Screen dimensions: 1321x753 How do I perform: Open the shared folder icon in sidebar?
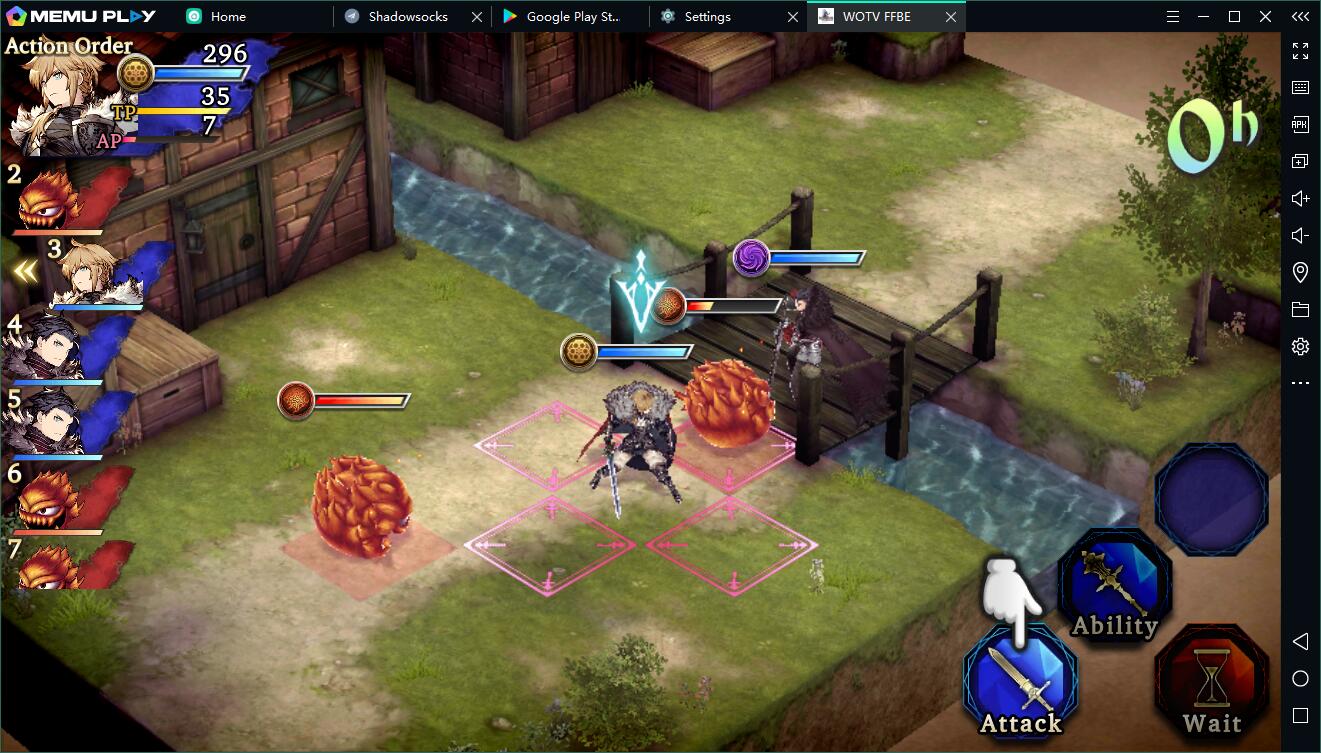[1299, 308]
